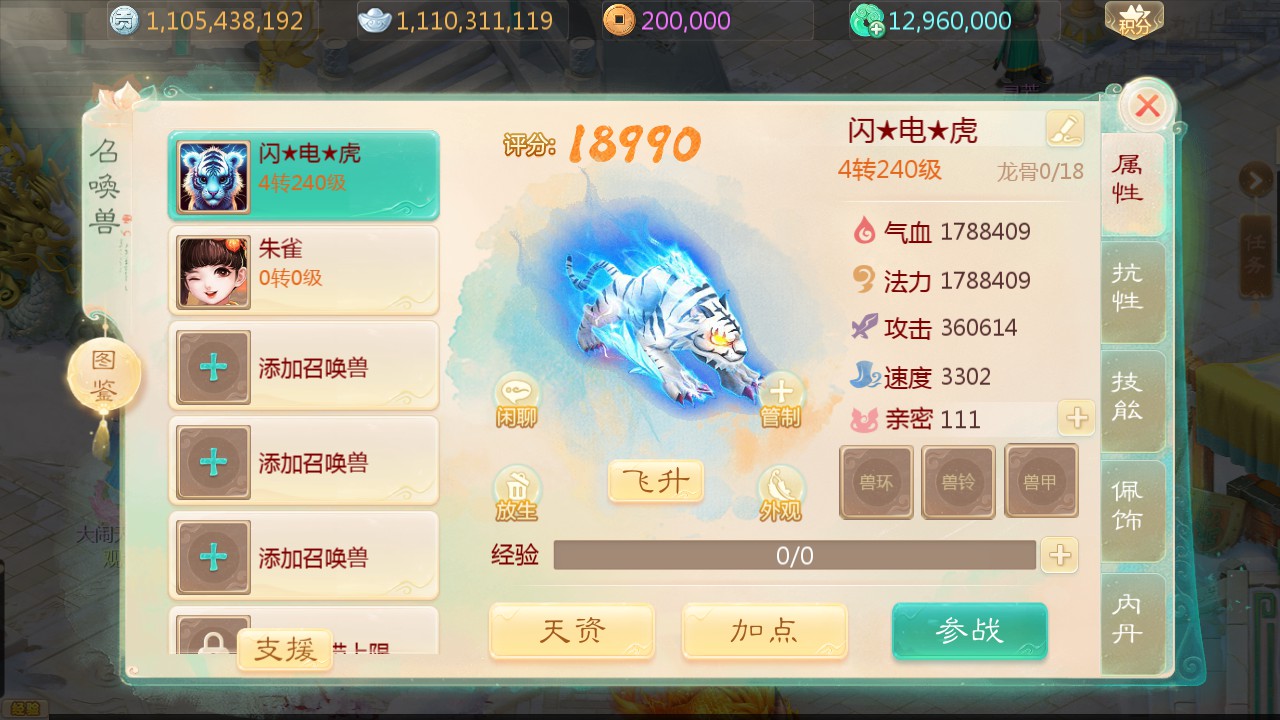
Task: Select the 放生 trash release icon
Action: [x=517, y=490]
